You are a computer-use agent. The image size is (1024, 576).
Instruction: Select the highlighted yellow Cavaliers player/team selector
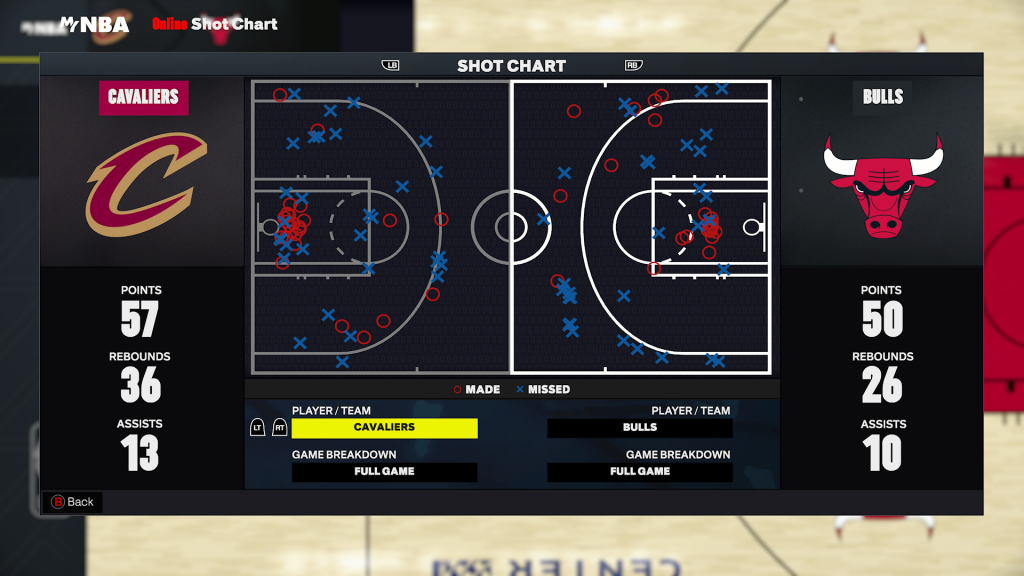[384, 428]
